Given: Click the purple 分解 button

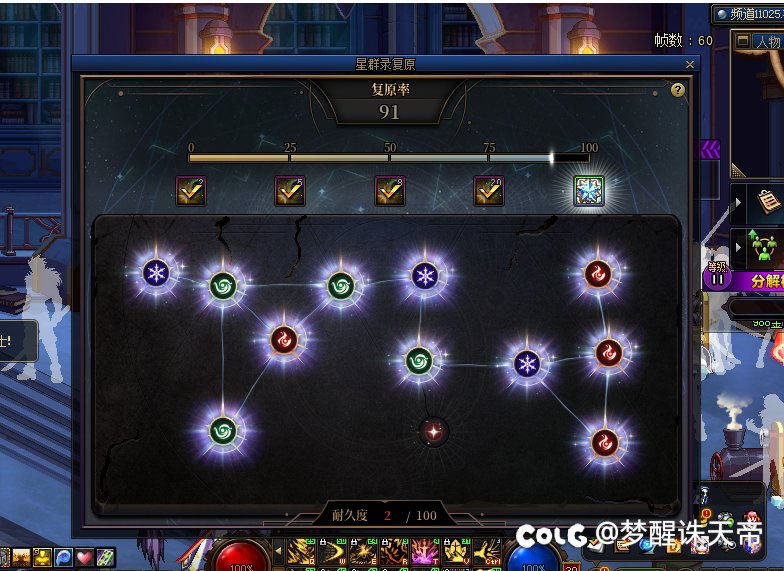Looking at the screenshot, I should (x=760, y=282).
